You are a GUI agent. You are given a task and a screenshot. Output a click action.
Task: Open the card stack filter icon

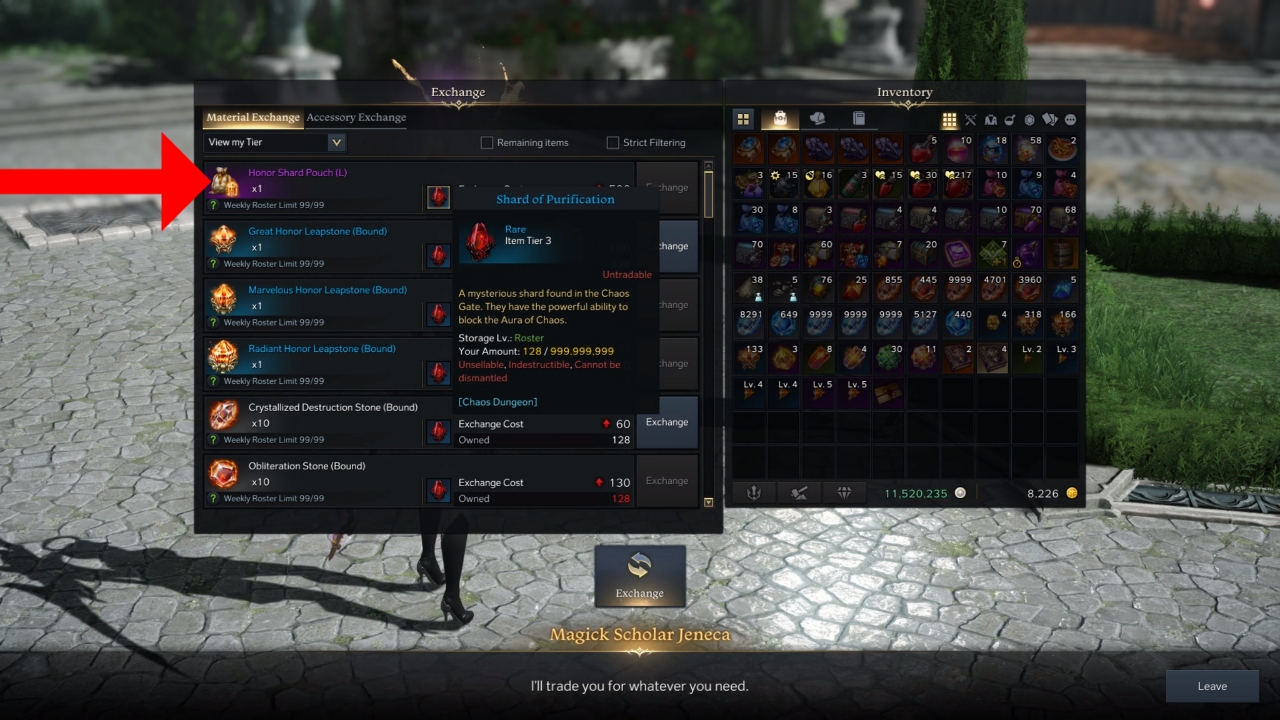tap(1050, 119)
